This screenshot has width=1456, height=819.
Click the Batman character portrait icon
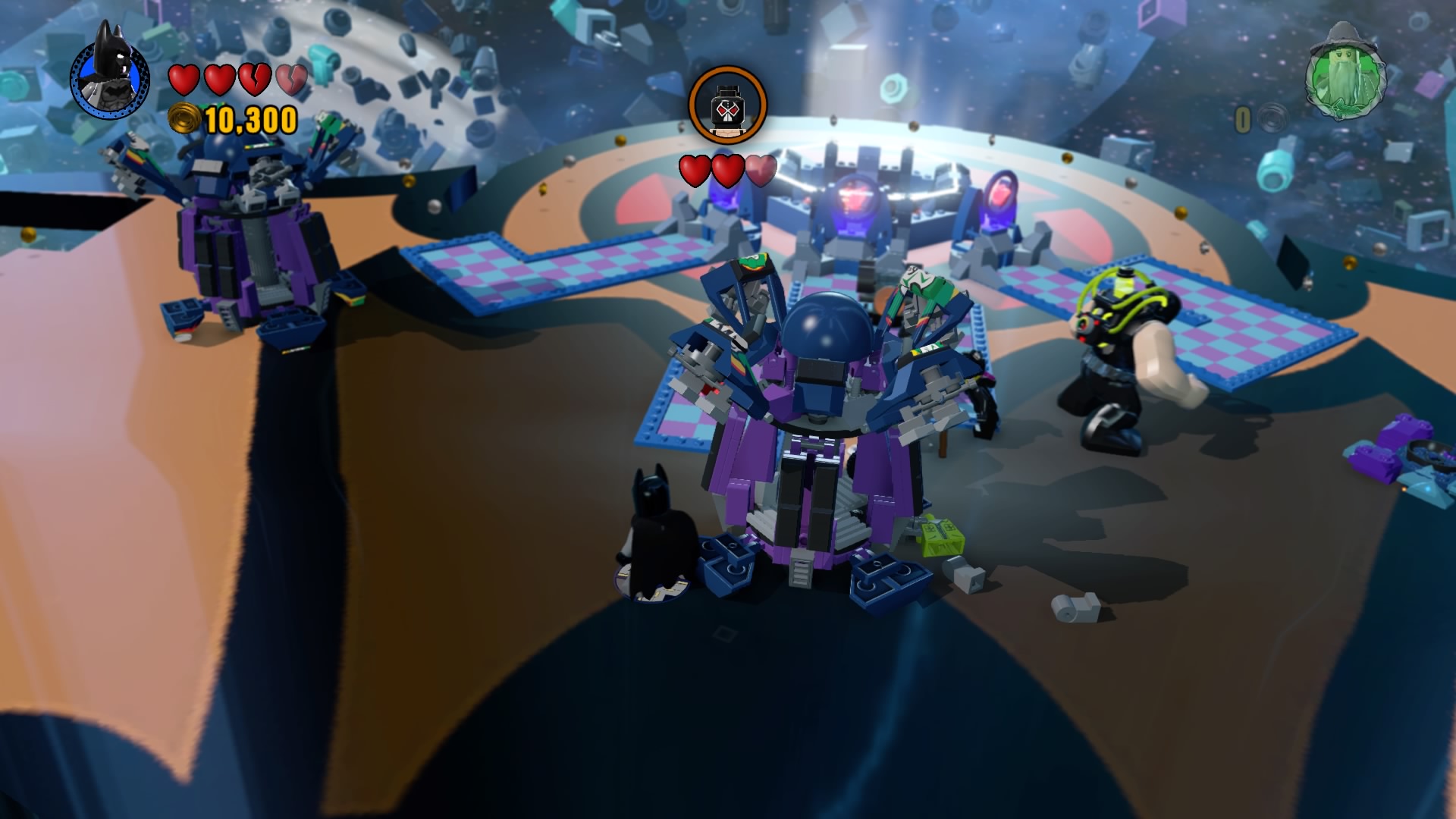(x=110, y=78)
